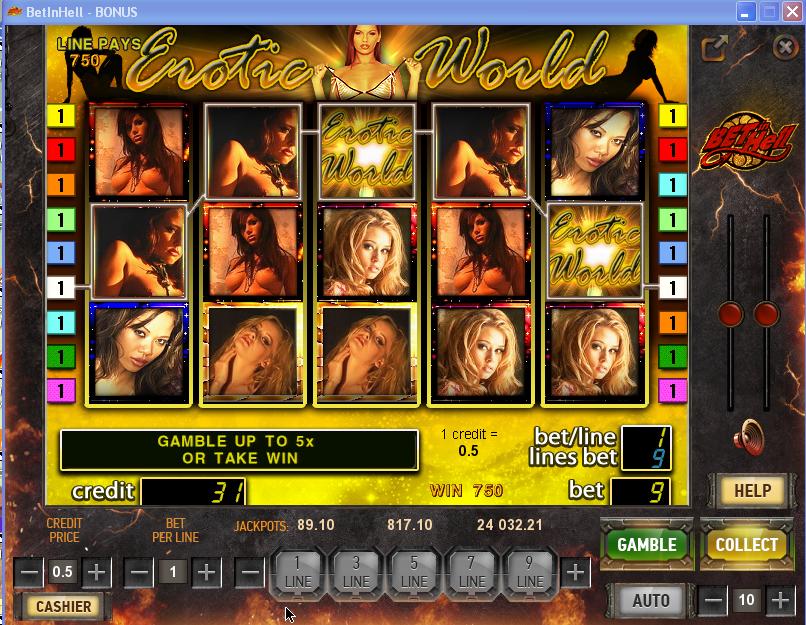Lower the auto spin count
Viewport: 806px width, 625px height.
point(713,601)
